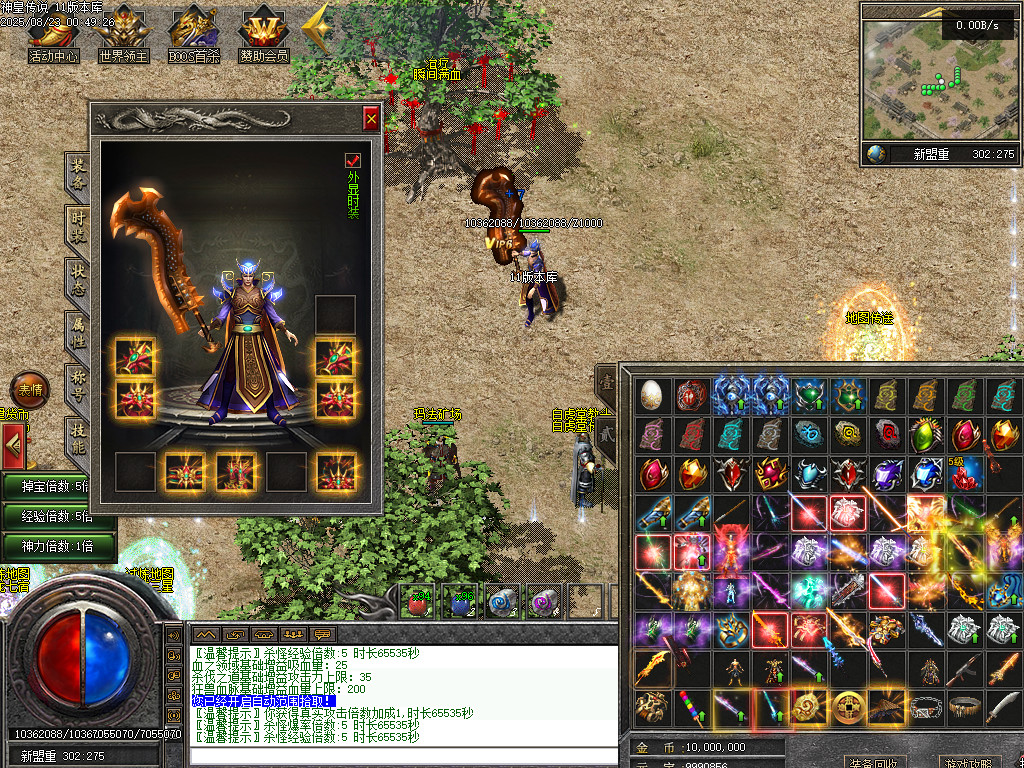The height and width of the screenshot is (768, 1024).
Task: Click the 经验倍数 experience multiplier button
Action: tap(57, 516)
